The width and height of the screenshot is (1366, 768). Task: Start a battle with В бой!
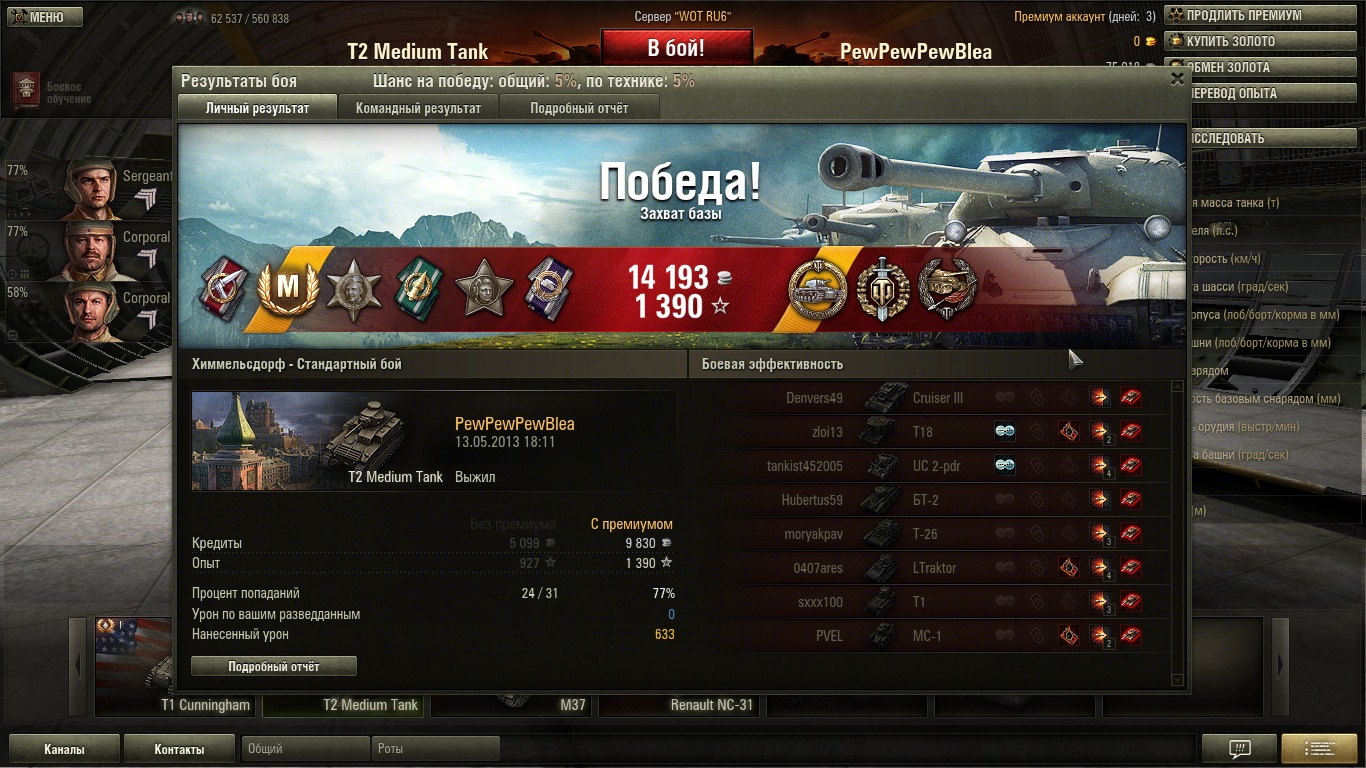[676, 48]
